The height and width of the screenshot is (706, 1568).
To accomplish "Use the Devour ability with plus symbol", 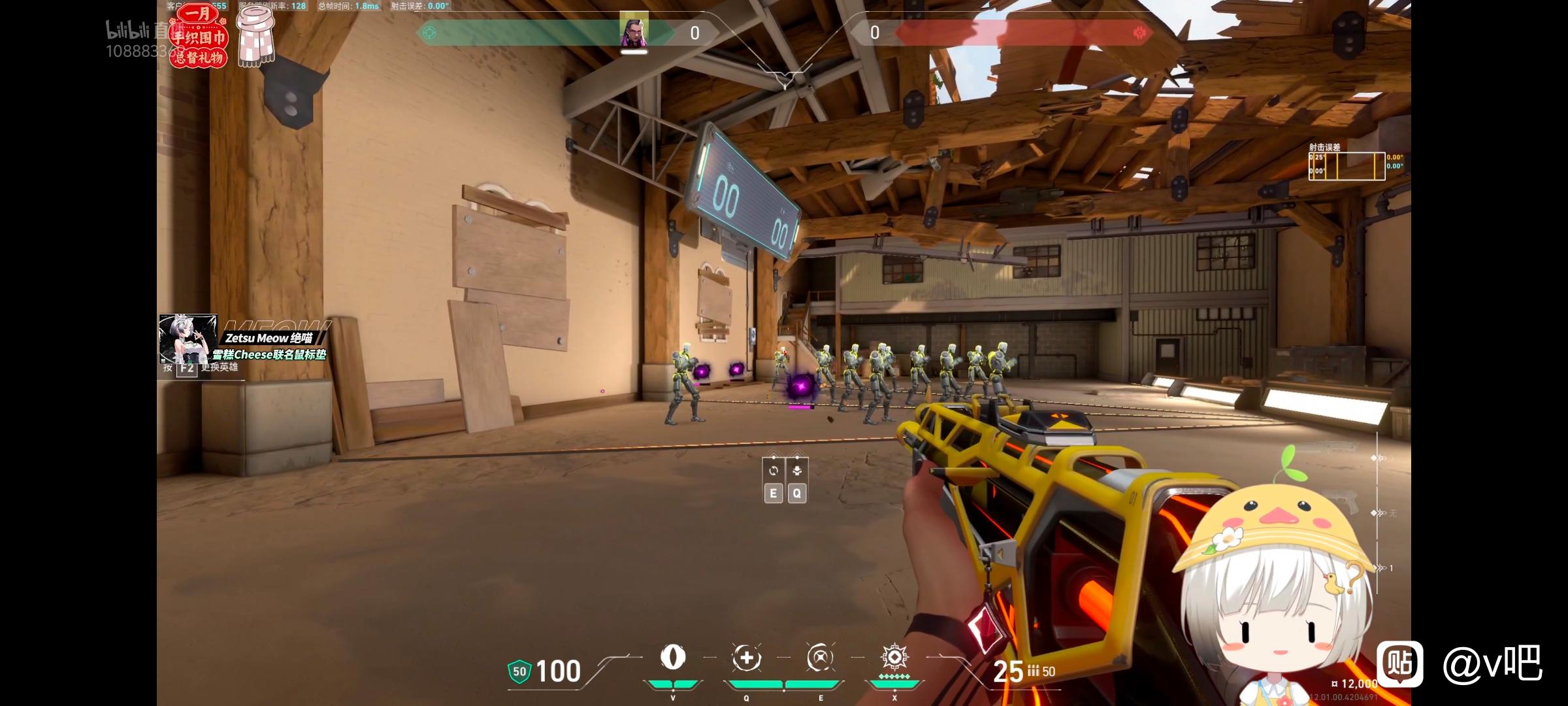I will coord(747,658).
